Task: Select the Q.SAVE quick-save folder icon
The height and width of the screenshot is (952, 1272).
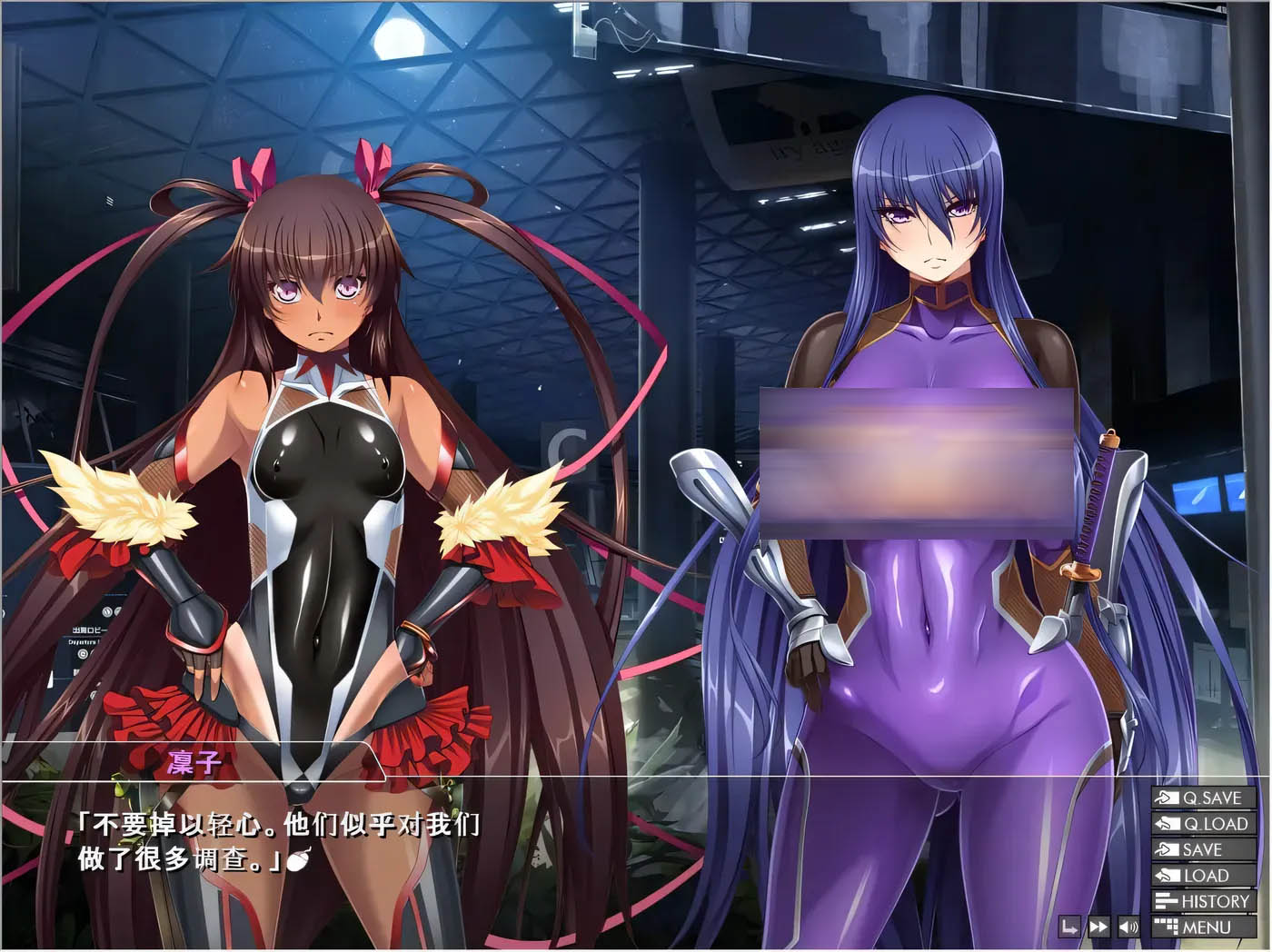Action: [x=1168, y=797]
